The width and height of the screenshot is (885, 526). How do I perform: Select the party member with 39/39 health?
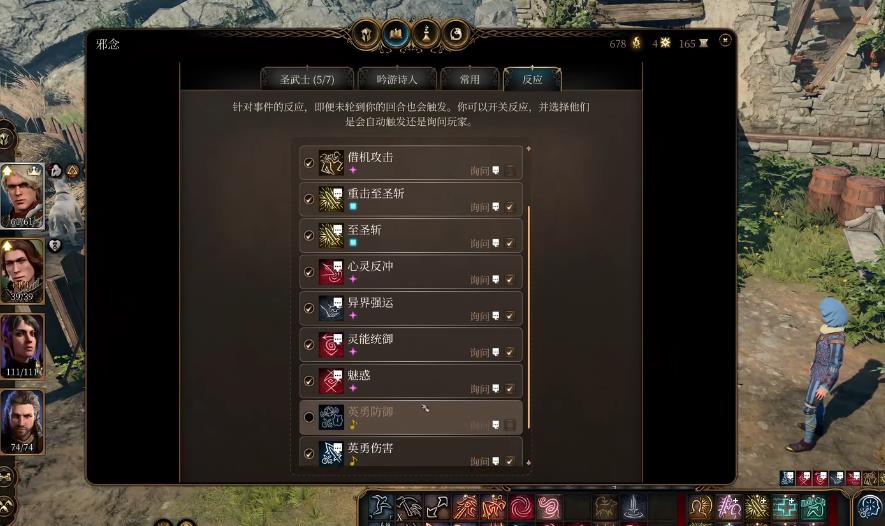(x=22, y=270)
